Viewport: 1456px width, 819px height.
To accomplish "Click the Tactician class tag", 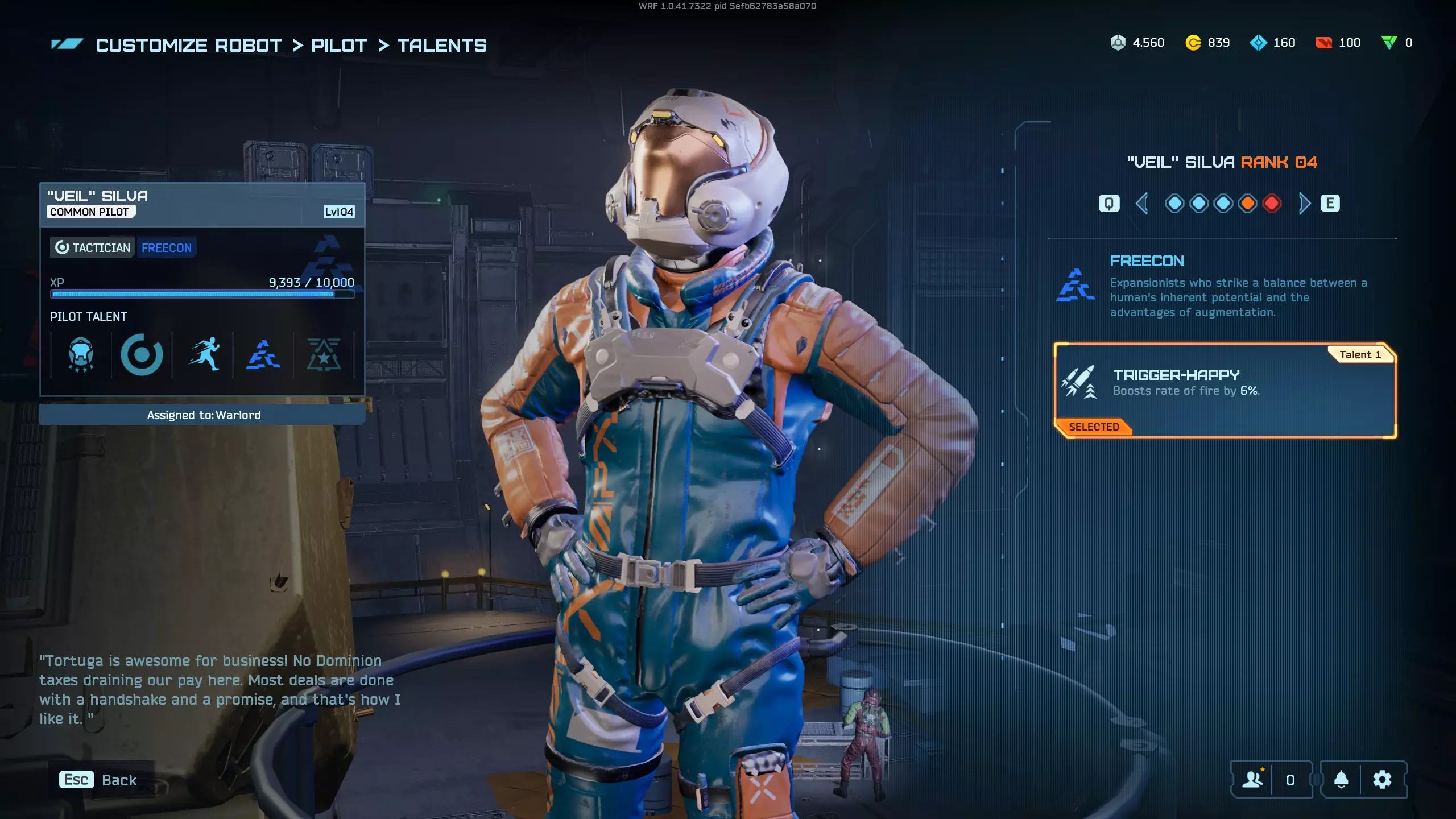I will click(x=93, y=248).
